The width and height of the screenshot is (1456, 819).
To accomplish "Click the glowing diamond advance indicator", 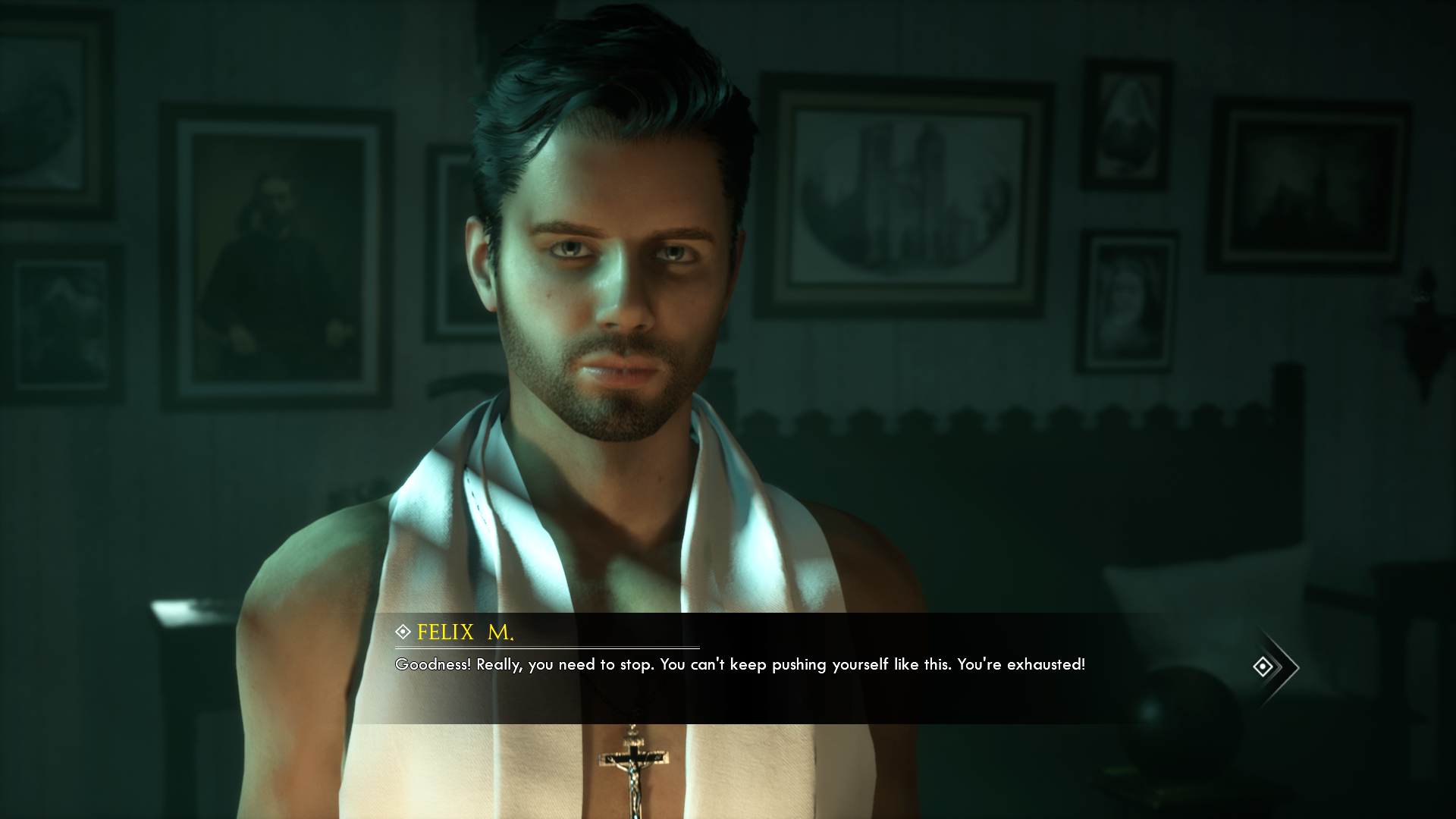I will 1262,666.
